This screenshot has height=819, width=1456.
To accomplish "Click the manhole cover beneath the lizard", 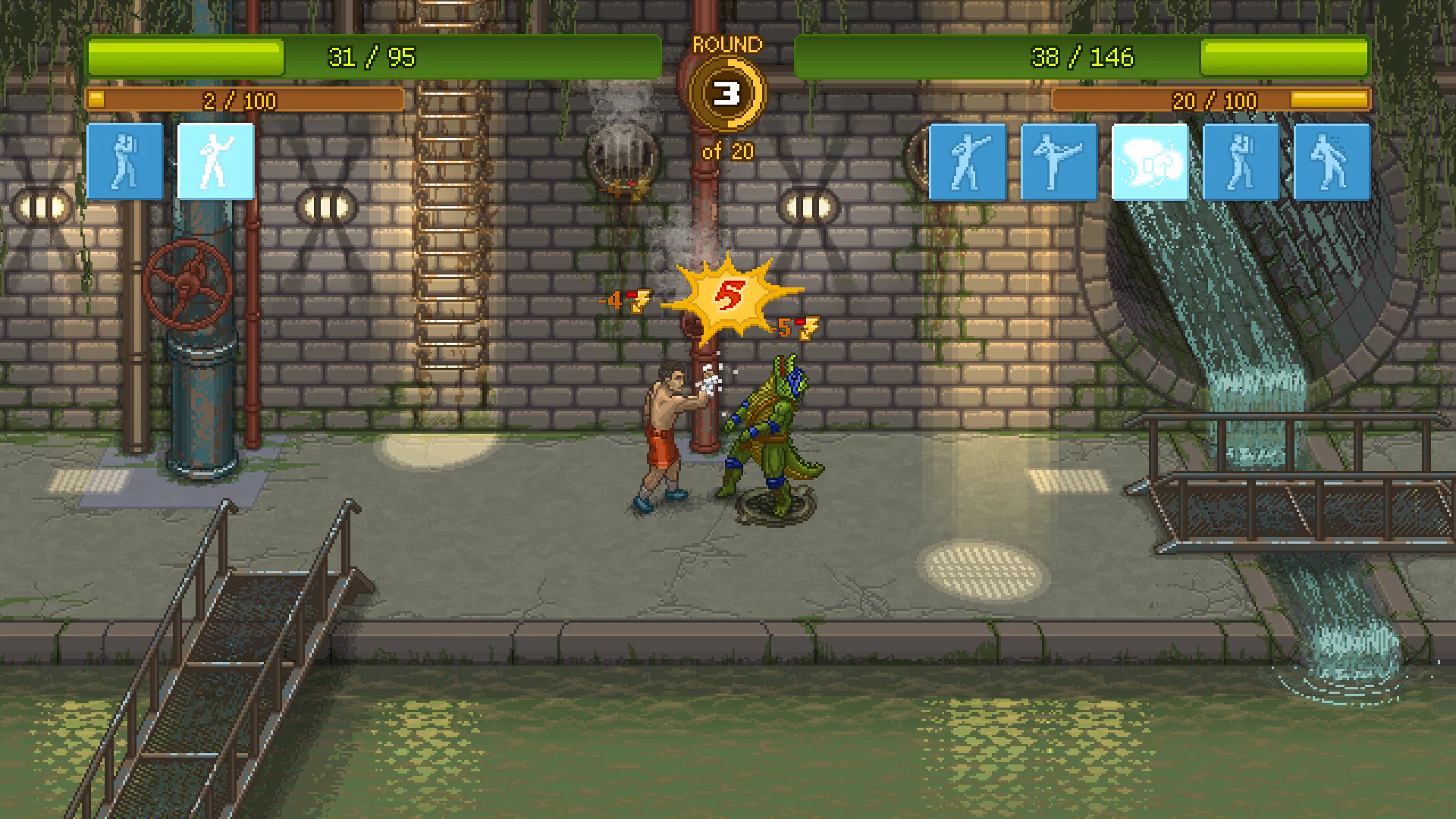I will coord(775,502).
